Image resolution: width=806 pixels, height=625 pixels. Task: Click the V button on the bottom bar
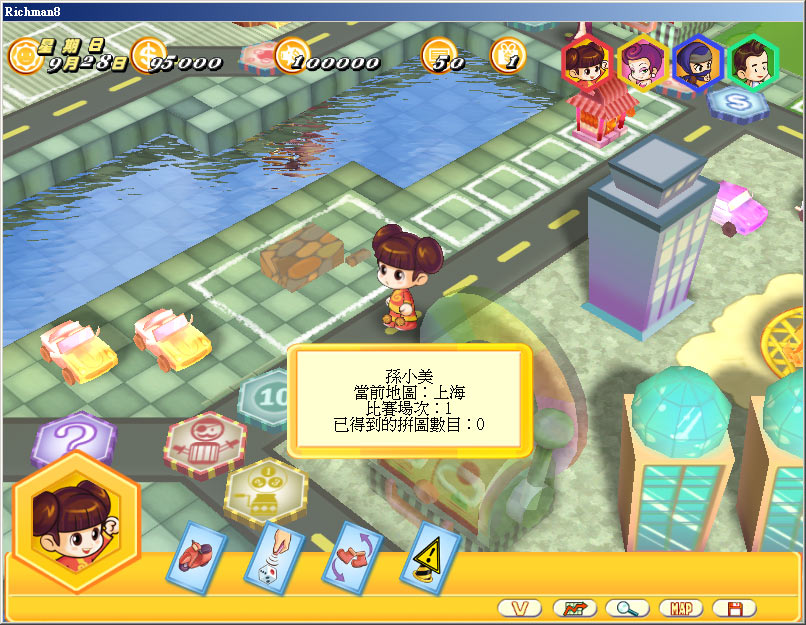tap(519, 608)
